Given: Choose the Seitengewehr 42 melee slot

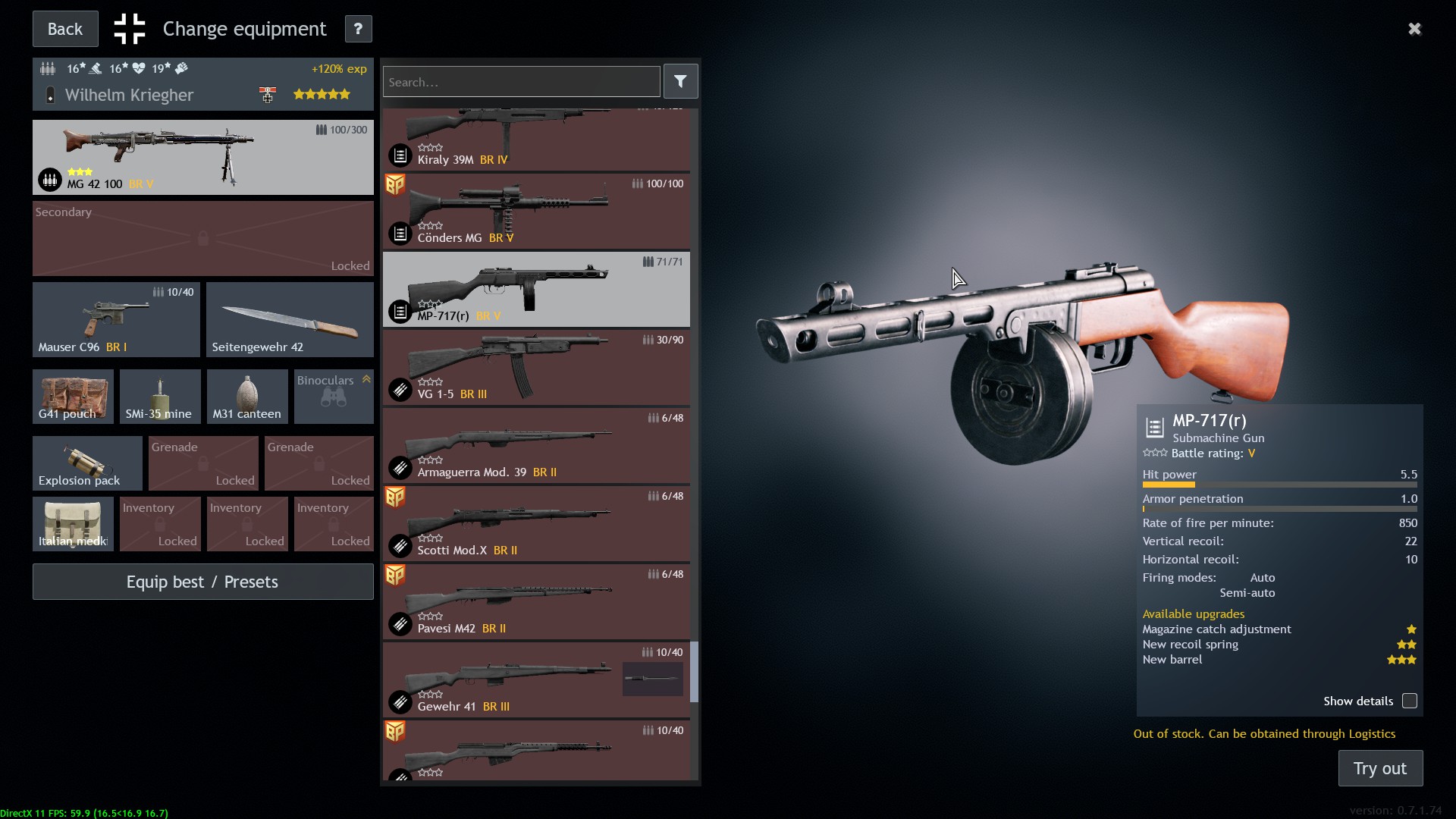Looking at the screenshot, I should (290, 319).
